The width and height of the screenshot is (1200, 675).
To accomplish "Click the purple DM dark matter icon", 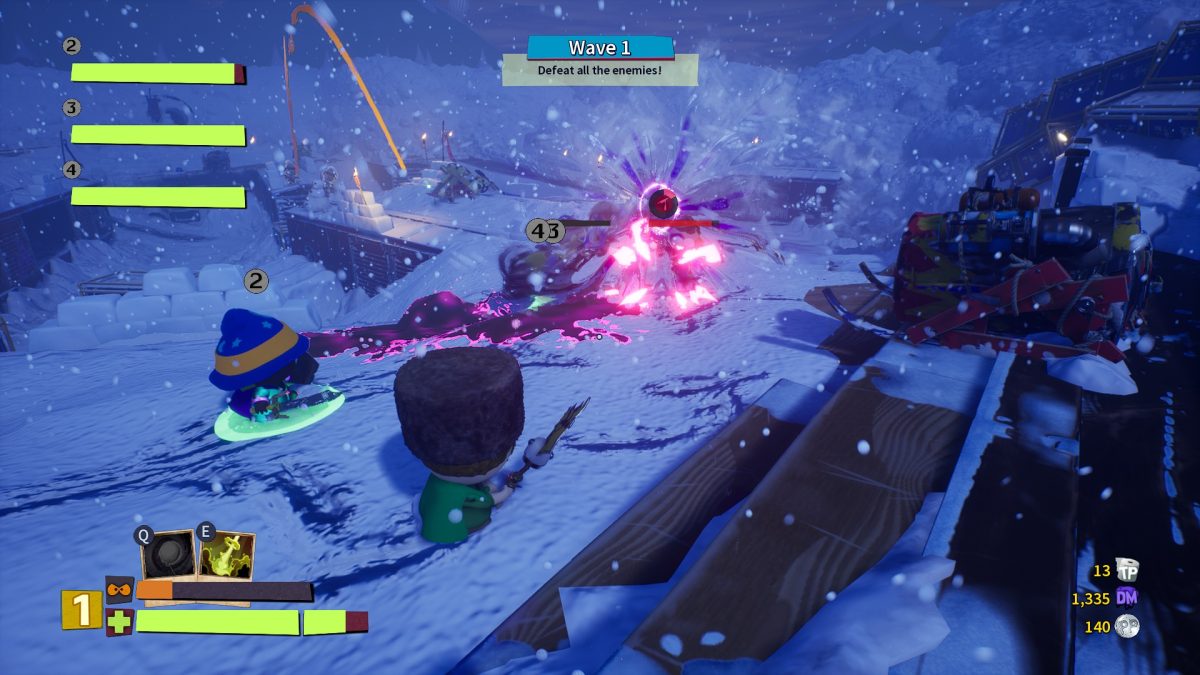I will coord(1128,599).
